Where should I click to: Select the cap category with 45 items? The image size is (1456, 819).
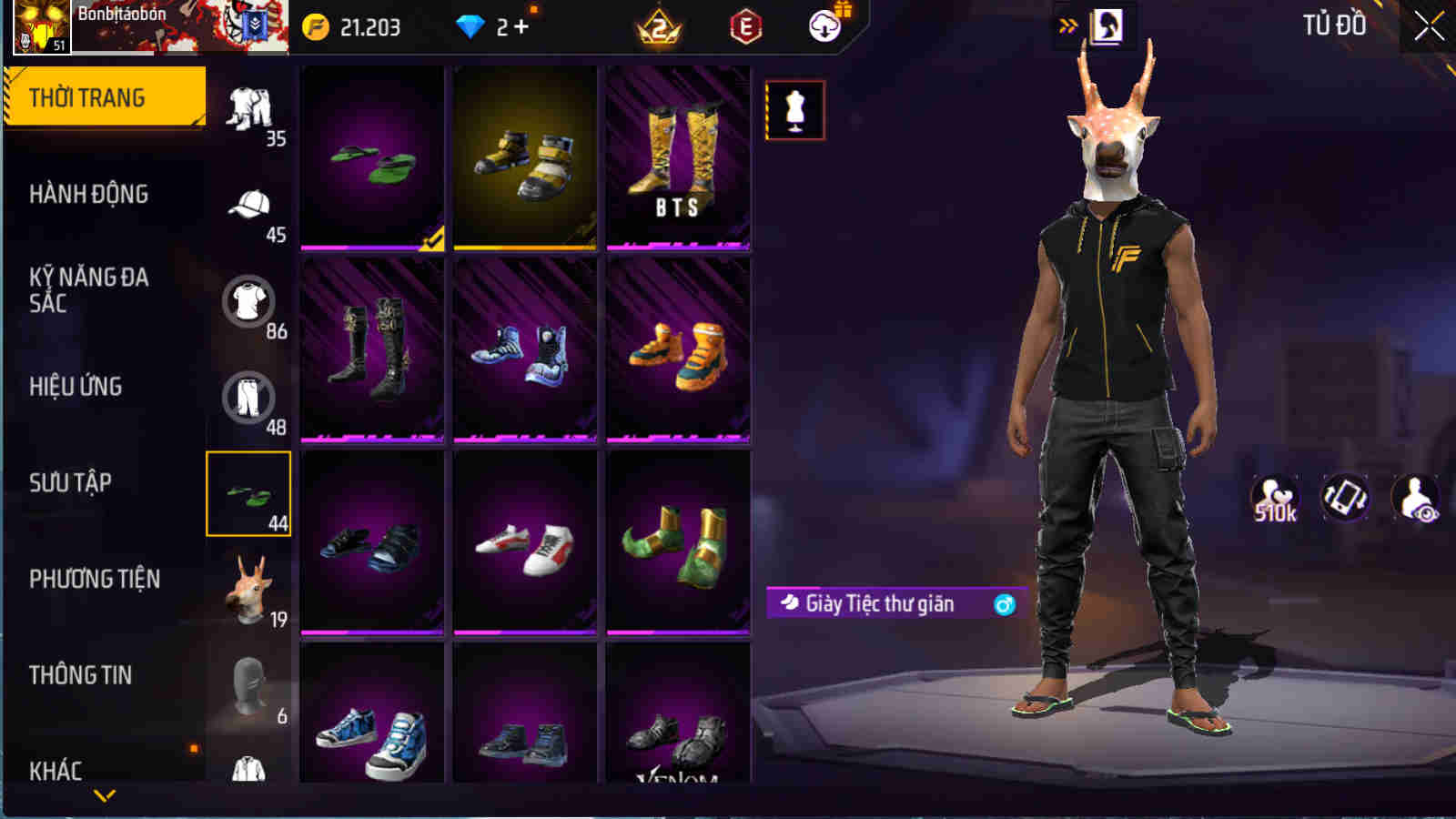(248, 205)
